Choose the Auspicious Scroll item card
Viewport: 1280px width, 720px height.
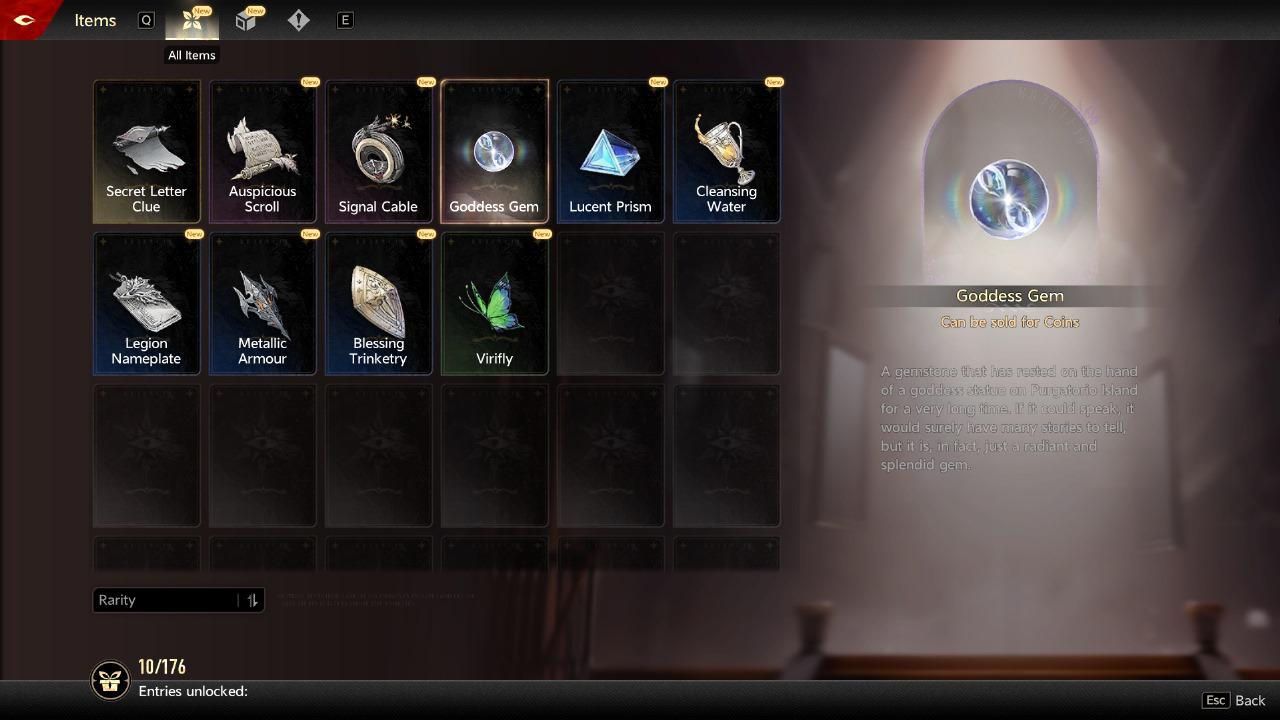[262, 151]
